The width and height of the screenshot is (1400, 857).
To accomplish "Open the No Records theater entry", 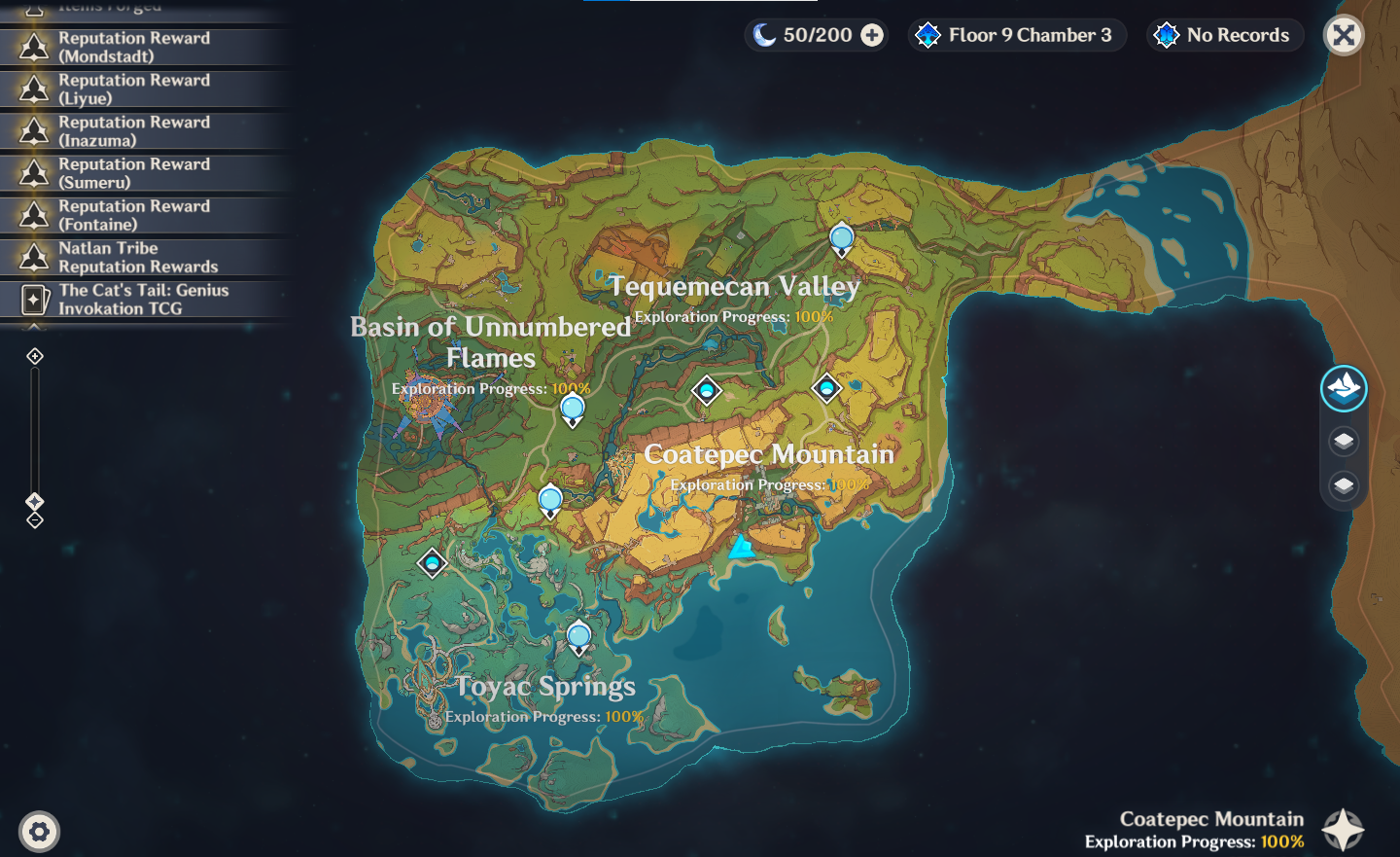I will pos(1224,35).
